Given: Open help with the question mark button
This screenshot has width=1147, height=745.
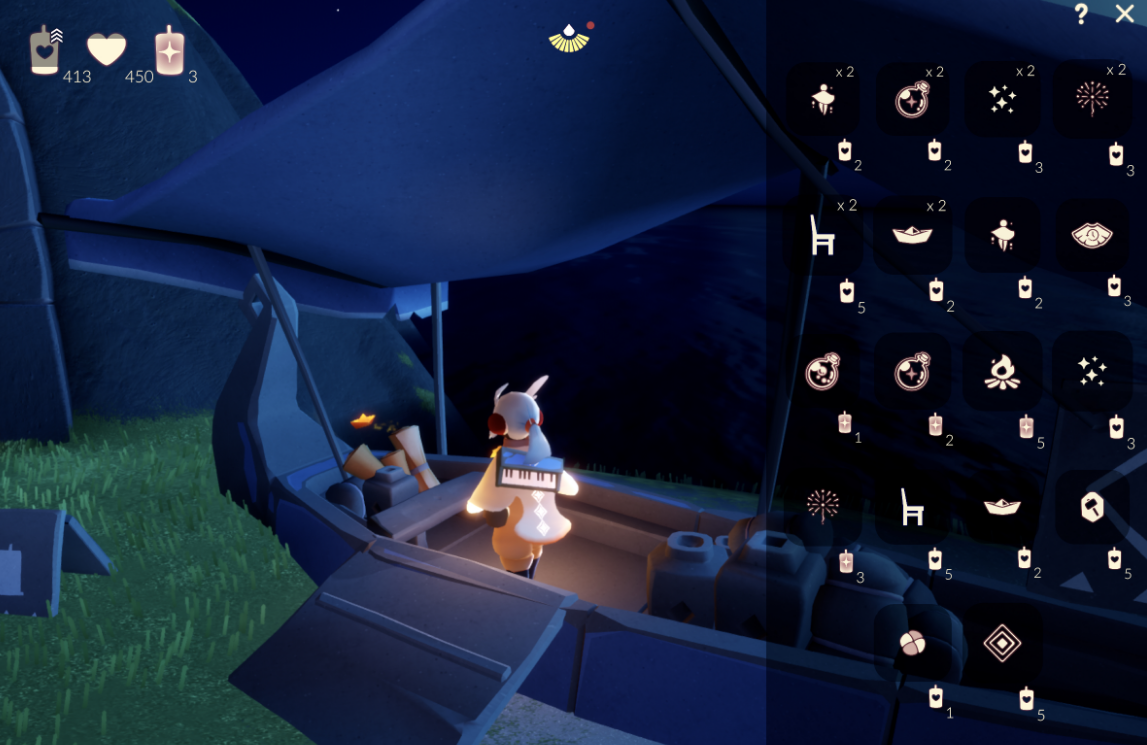Looking at the screenshot, I should point(1081,14).
